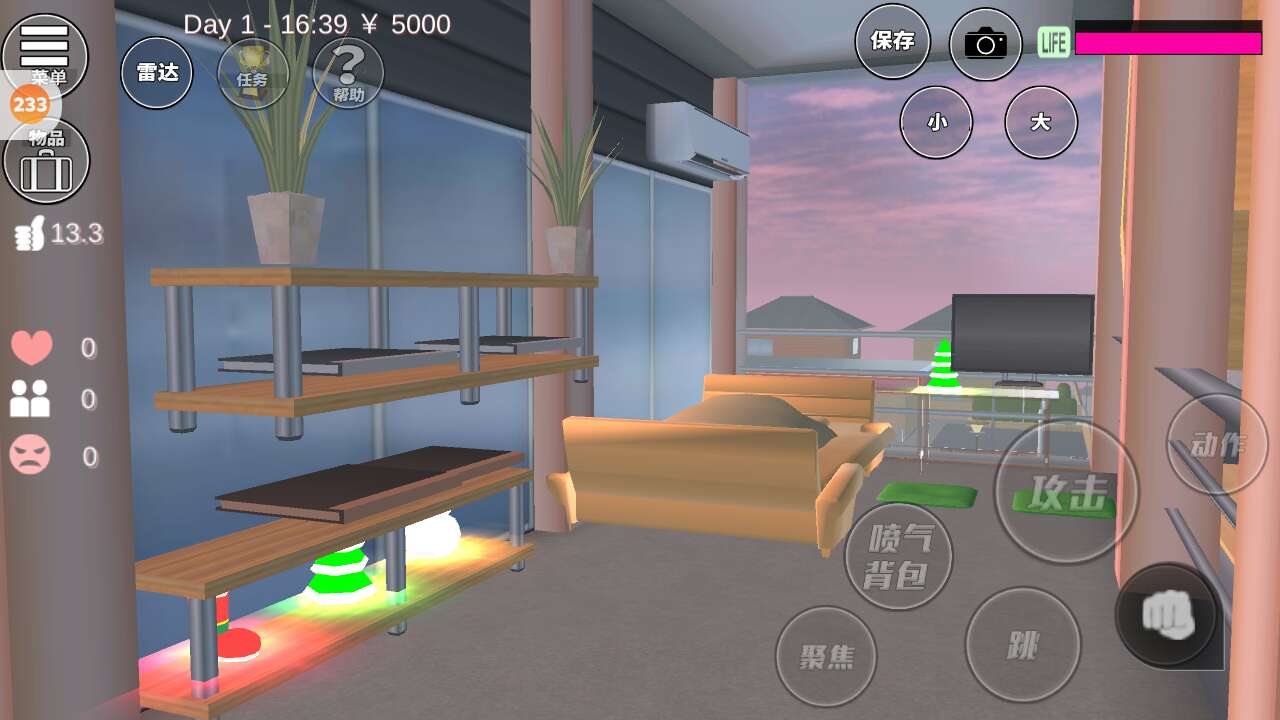Choose the 大 size button
Image resolution: width=1280 pixels, height=720 pixels.
click(x=1041, y=122)
